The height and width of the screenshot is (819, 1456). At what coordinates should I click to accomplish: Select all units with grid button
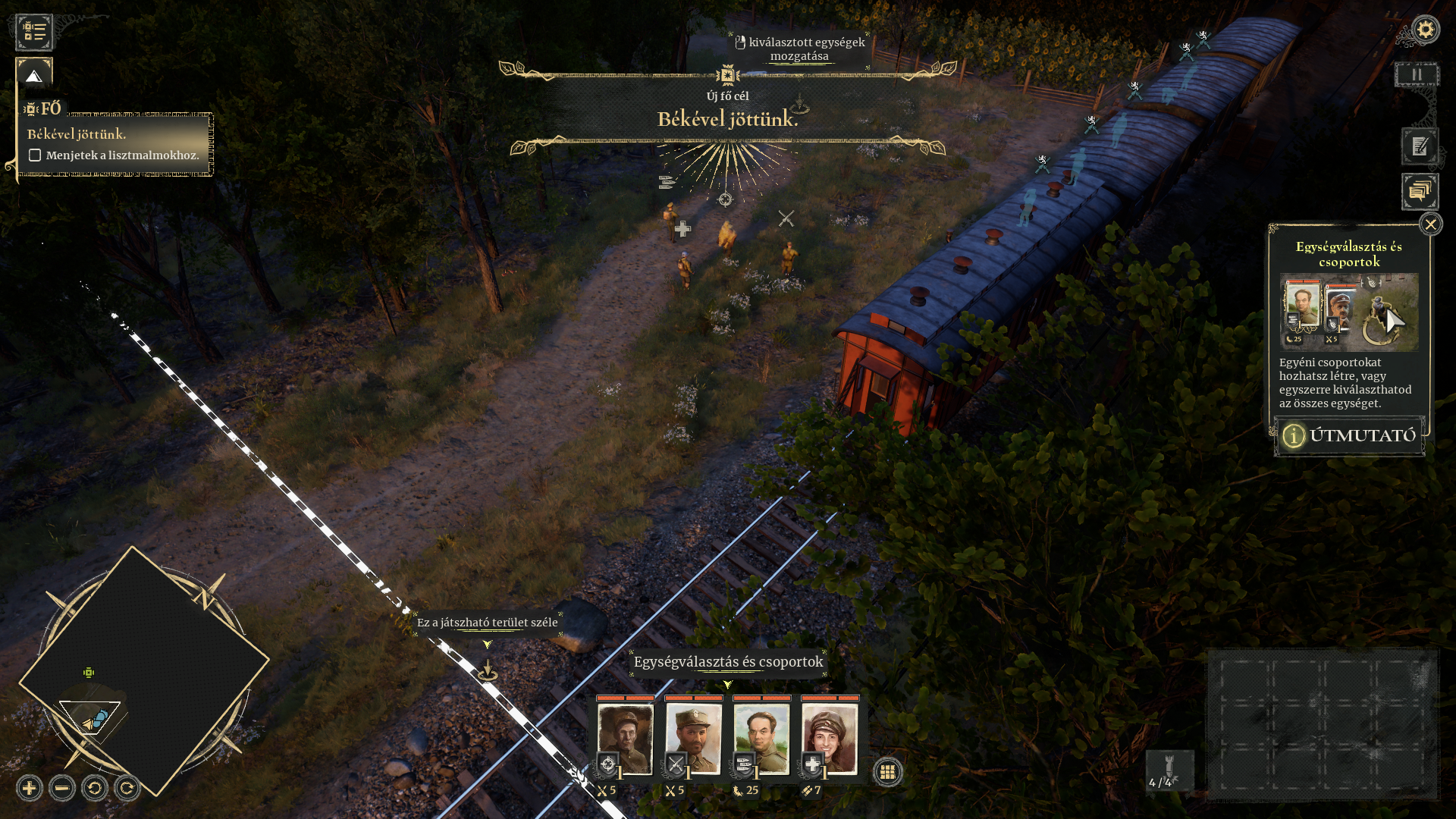pyautogui.click(x=887, y=772)
